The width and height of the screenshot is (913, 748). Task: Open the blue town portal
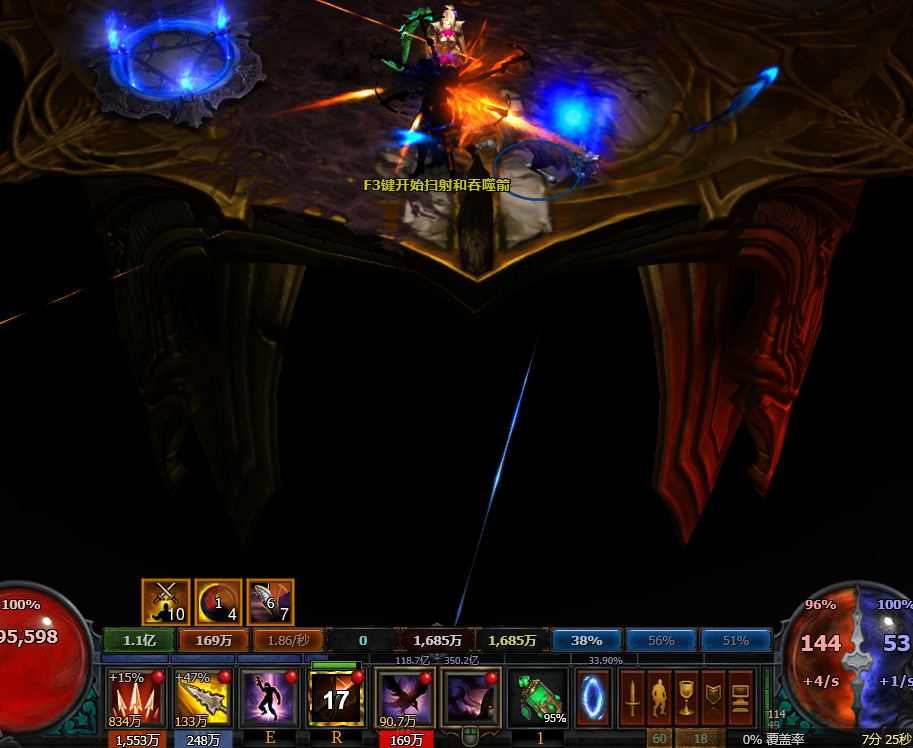click(x=593, y=697)
